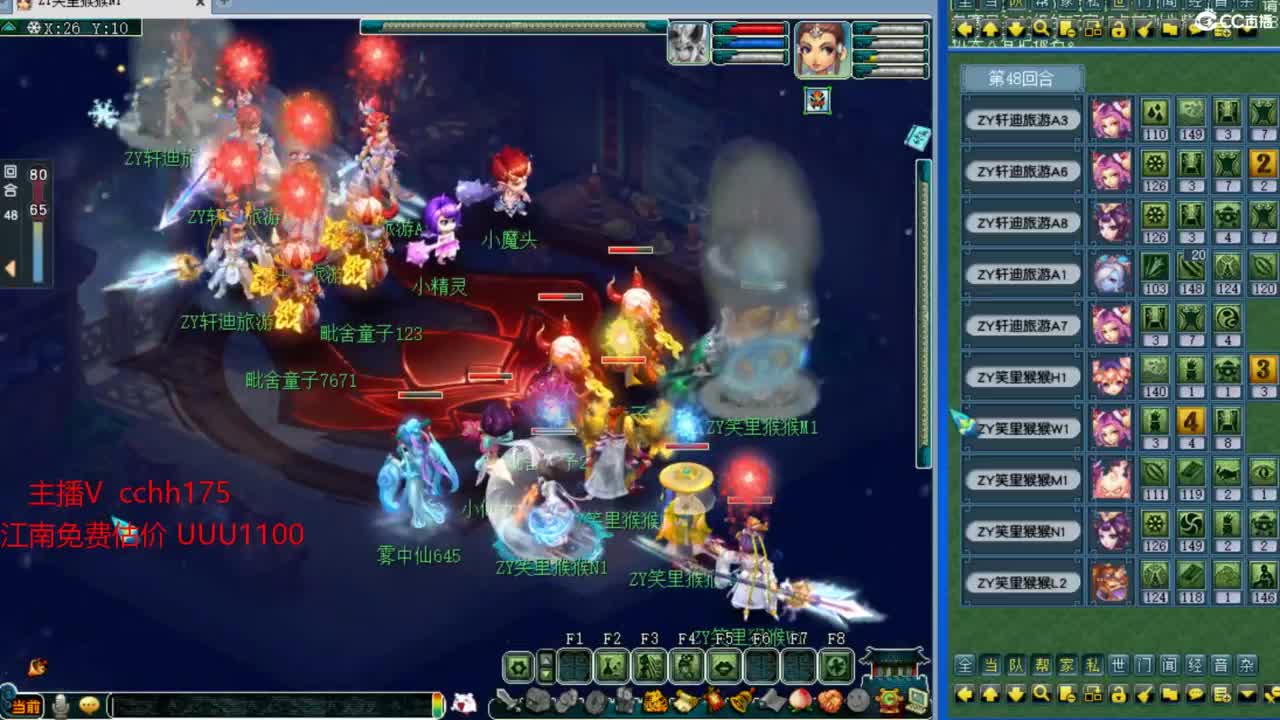1280x720 pixels.
Task: Toggle voice with the microphone icon
Action: [60, 706]
